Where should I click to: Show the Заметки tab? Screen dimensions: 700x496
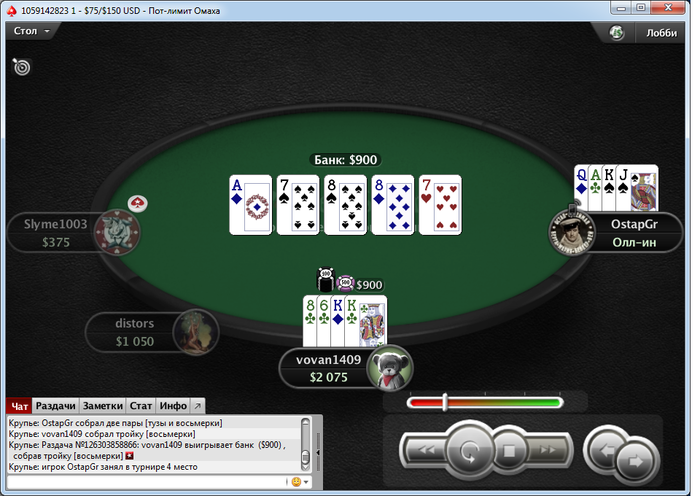102,405
